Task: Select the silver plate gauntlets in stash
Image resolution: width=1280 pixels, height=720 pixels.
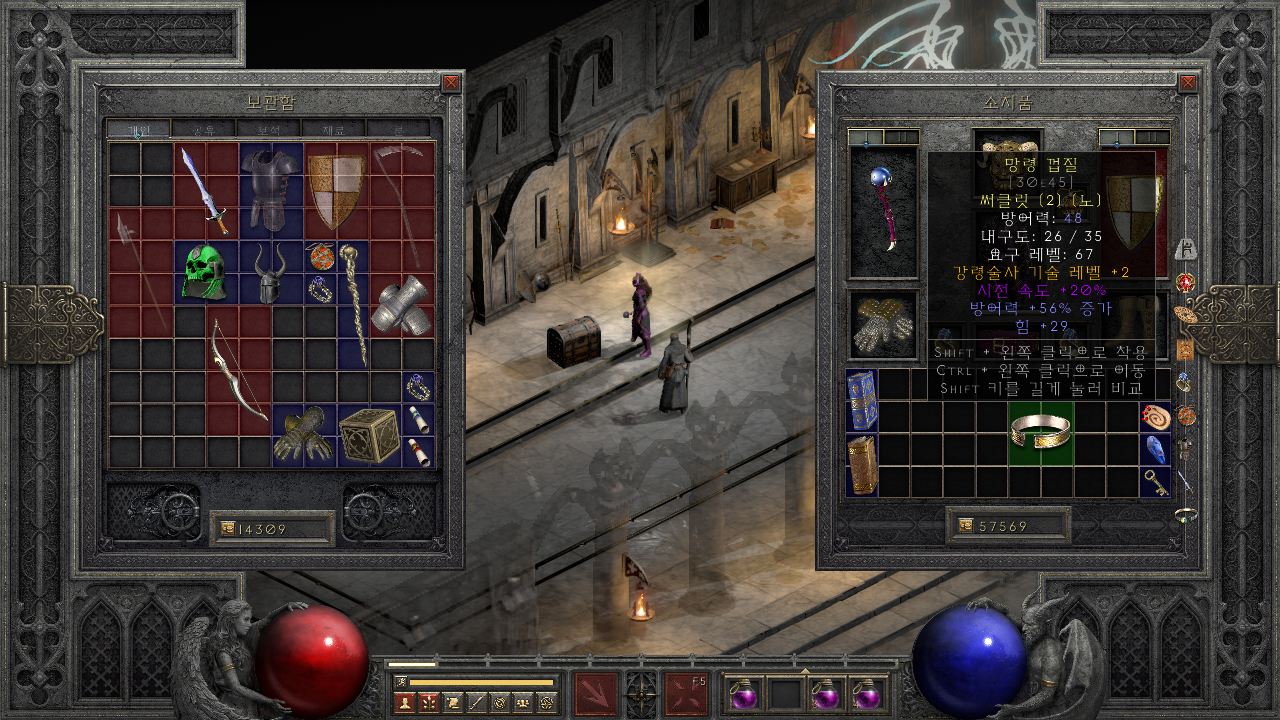Action: [x=401, y=305]
